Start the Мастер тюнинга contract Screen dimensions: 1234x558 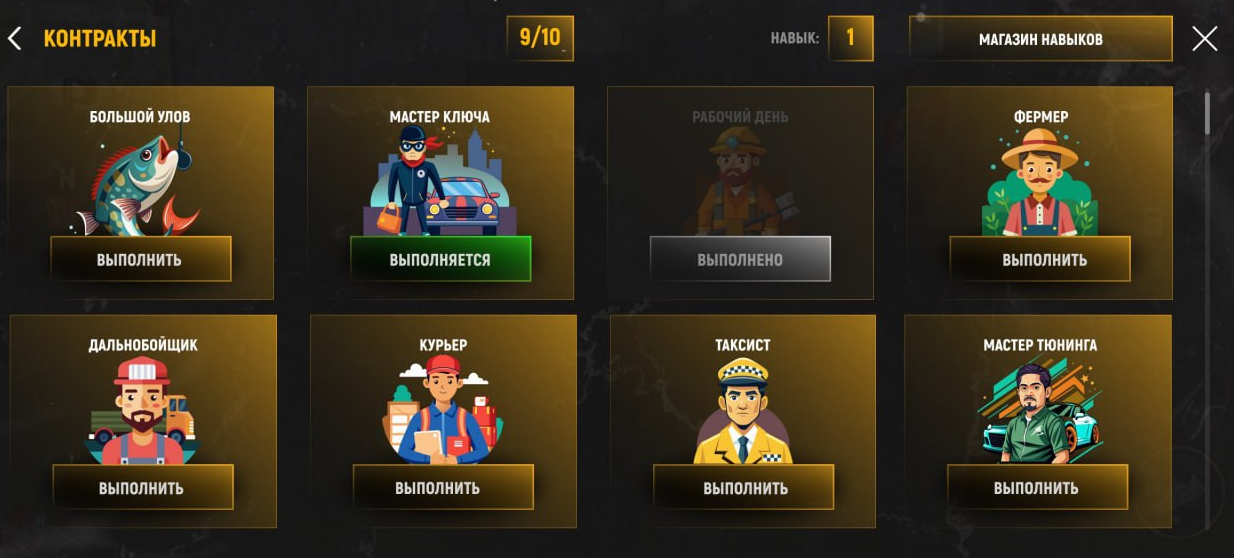[x=1037, y=488]
